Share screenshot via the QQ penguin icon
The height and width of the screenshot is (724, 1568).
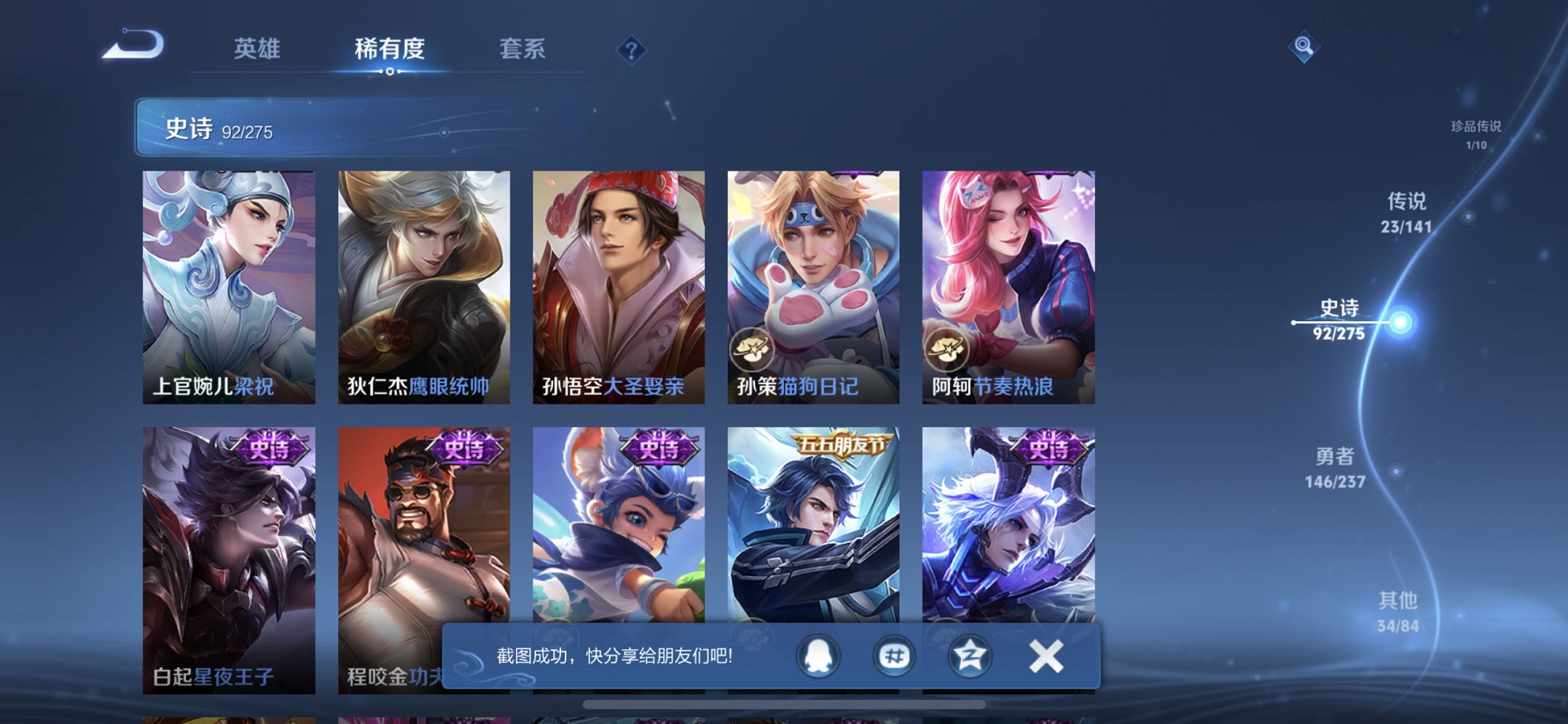click(x=819, y=655)
